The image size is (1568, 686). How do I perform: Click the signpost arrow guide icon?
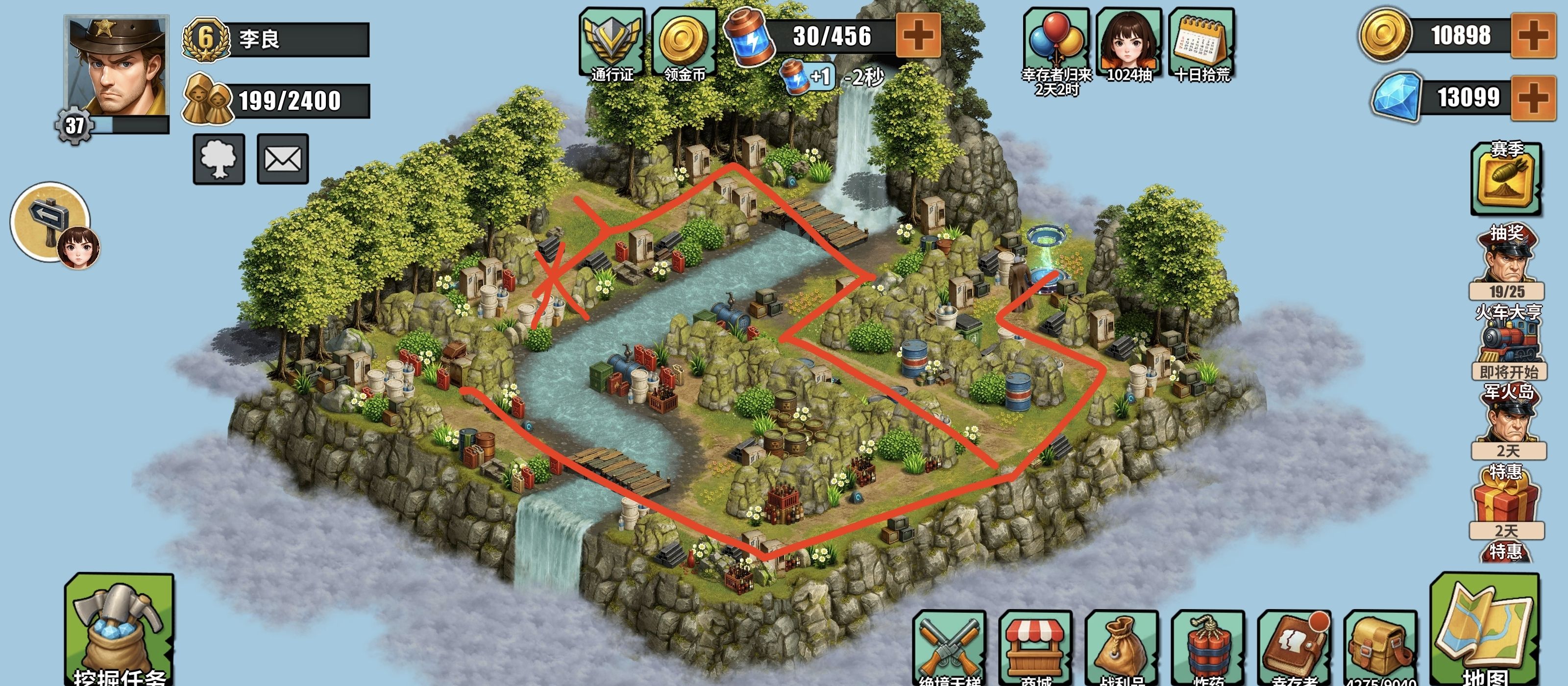[51, 222]
